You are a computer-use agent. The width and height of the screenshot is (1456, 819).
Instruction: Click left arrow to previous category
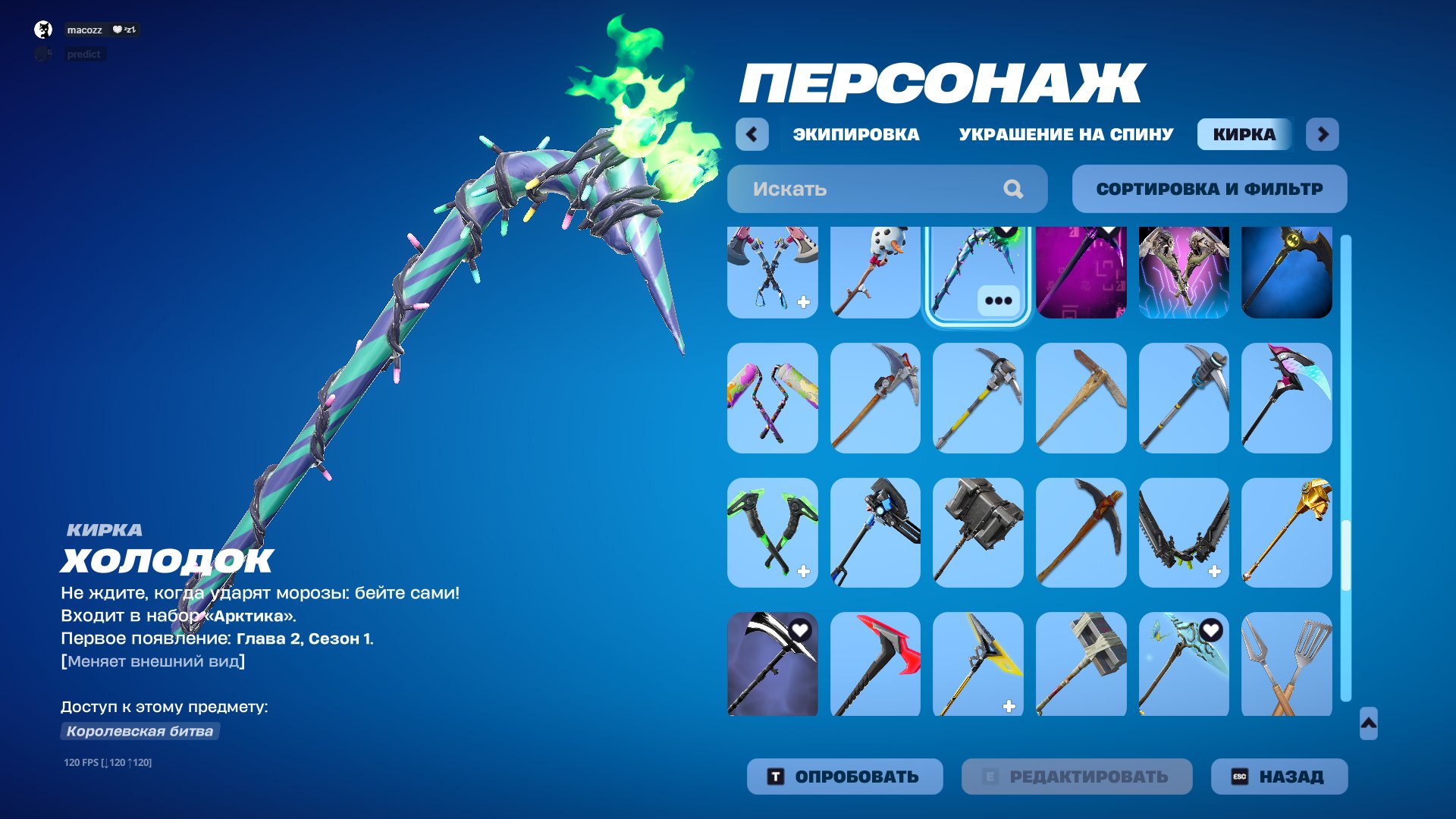752,134
